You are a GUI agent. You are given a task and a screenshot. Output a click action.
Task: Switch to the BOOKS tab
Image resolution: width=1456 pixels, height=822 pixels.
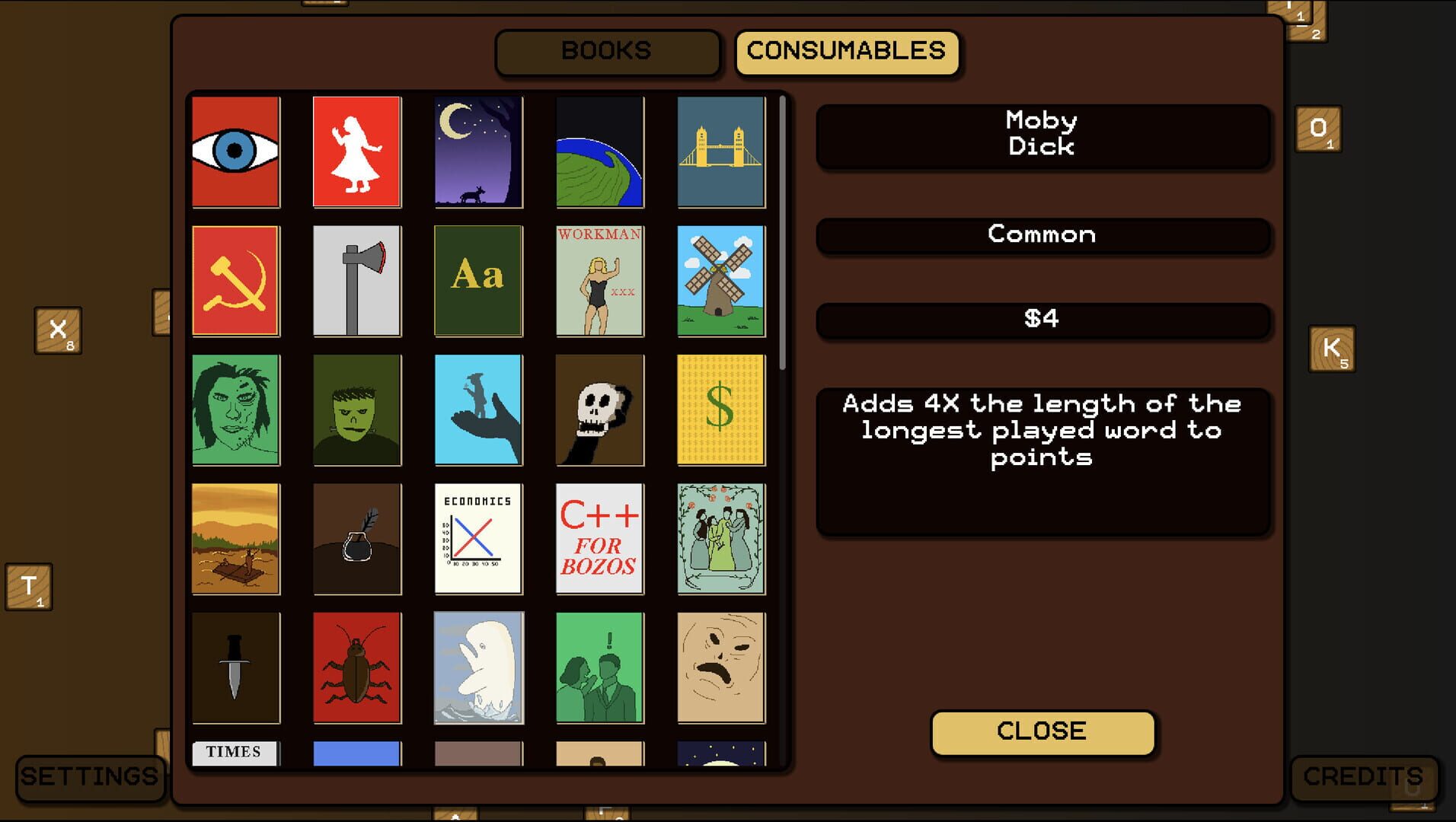pyautogui.click(x=607, y=52)
